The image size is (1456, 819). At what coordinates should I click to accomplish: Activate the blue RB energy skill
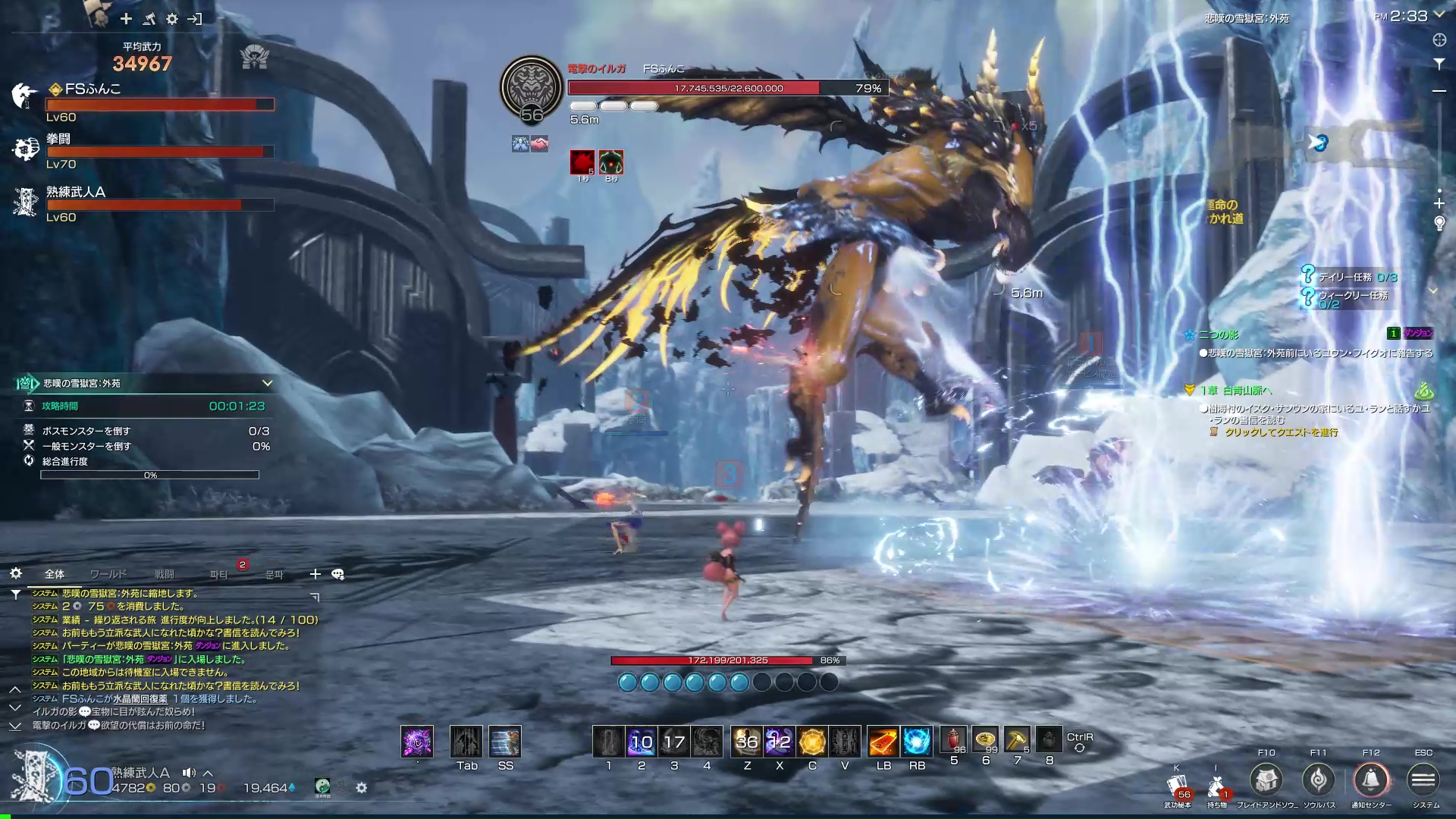pos(916,741)
